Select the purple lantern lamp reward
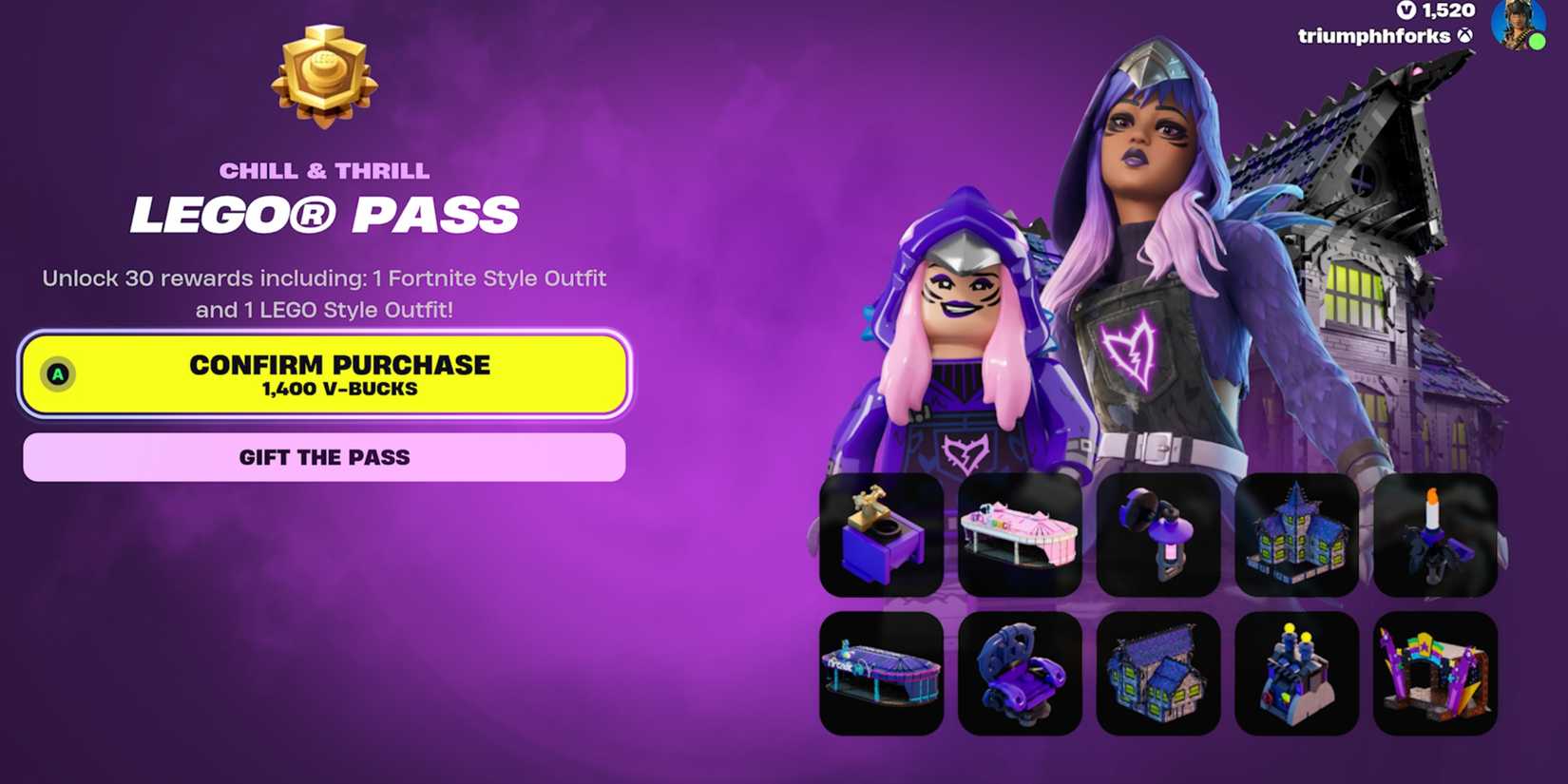This screenshot has height=784, width=1568. [1158, 533]
